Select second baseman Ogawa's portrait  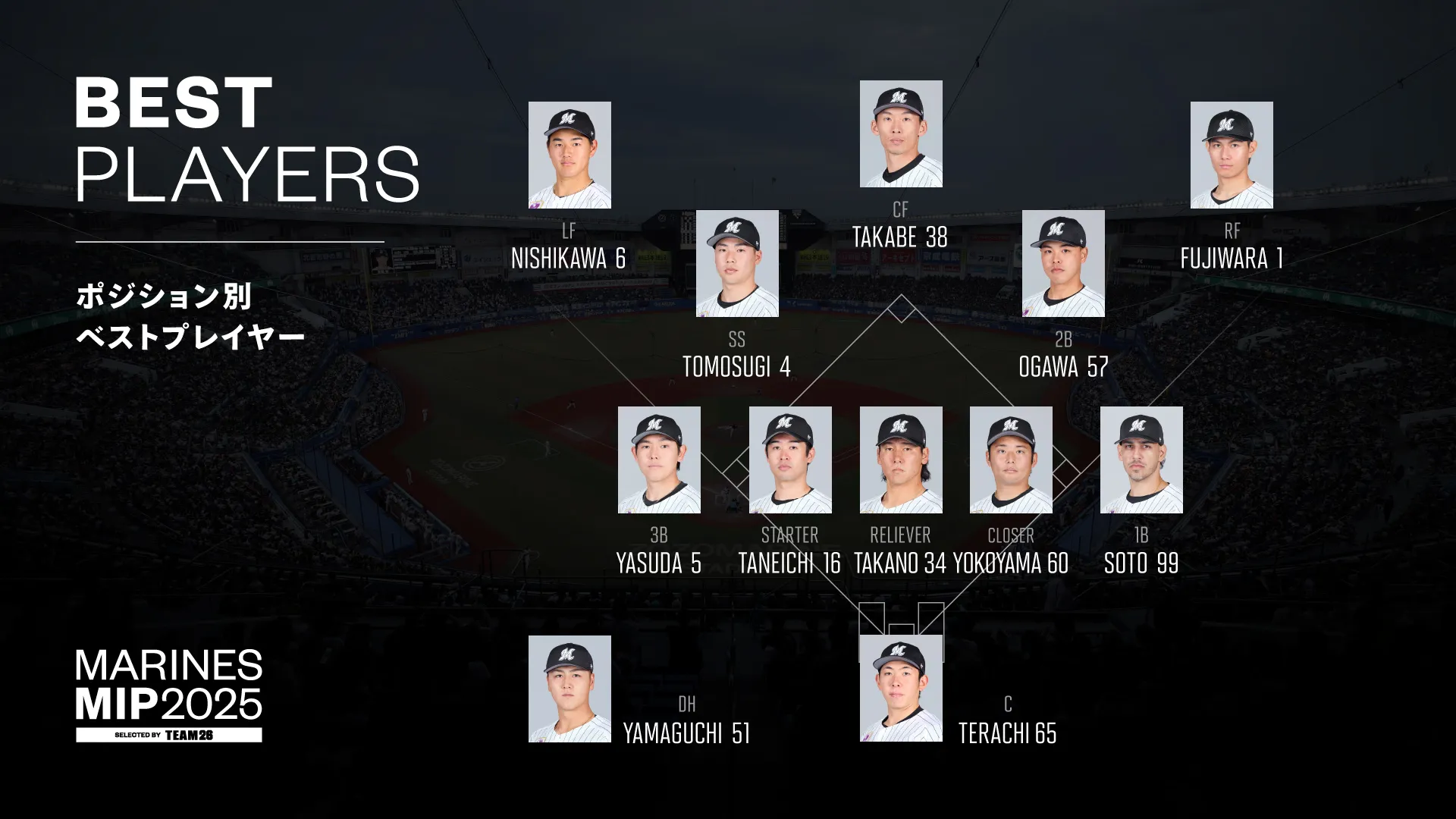pyautogui.click(x=1063, y=263)
